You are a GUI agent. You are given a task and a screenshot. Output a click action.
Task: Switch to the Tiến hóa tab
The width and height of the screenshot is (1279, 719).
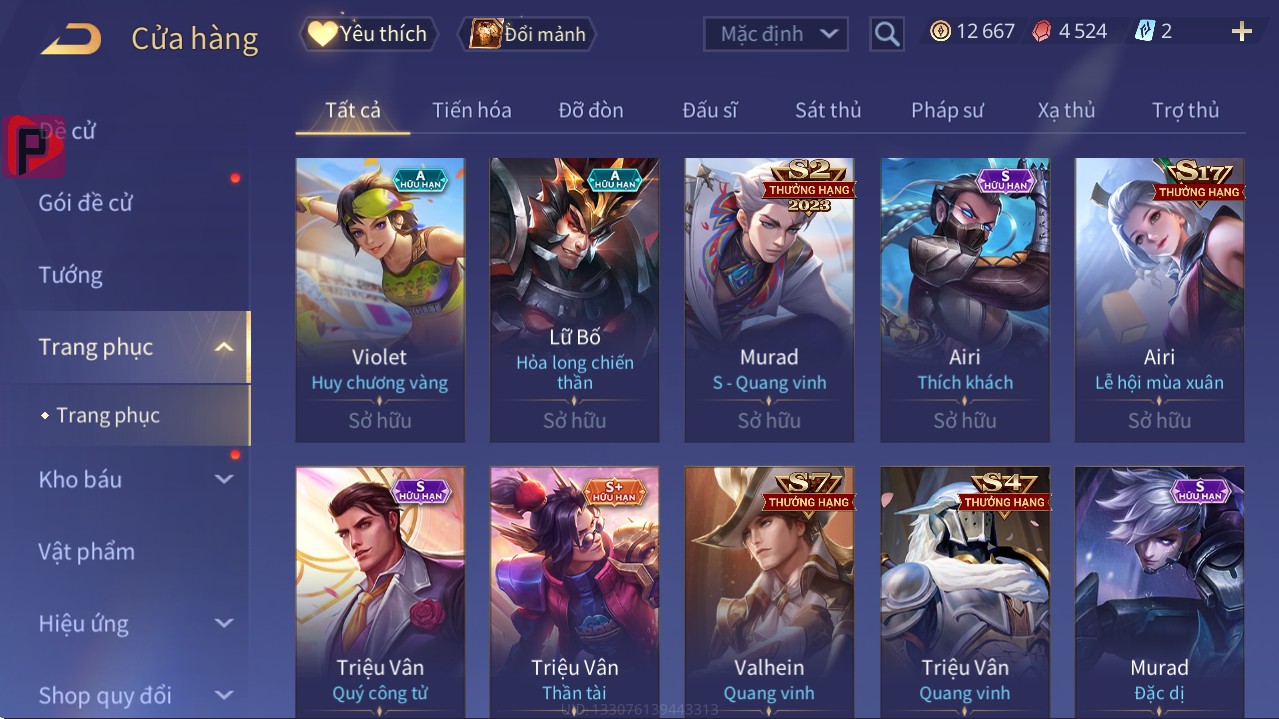pos(471,110)
